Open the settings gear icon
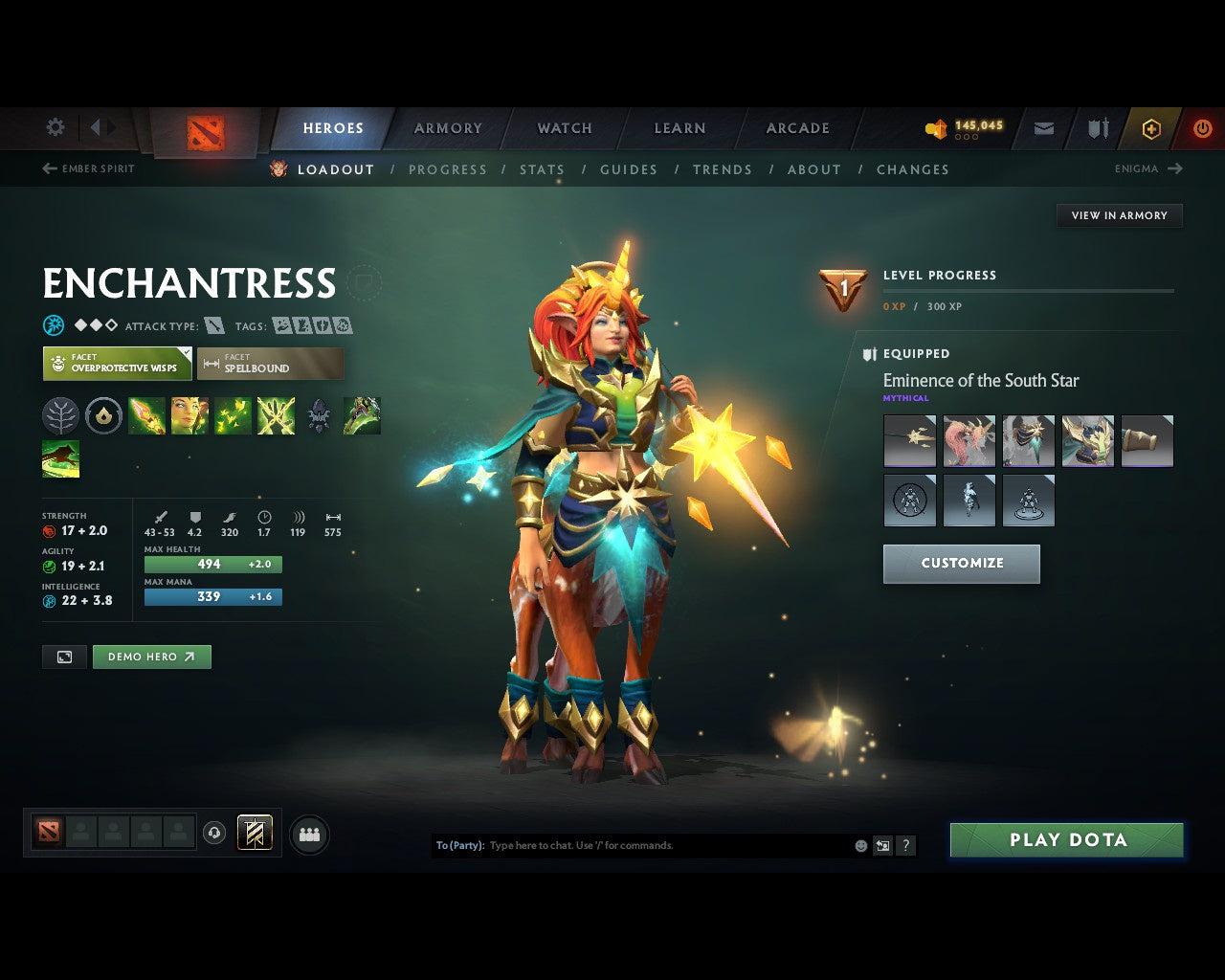The height and width of the screenshot is (980, 1225). [x=55, y=127]
